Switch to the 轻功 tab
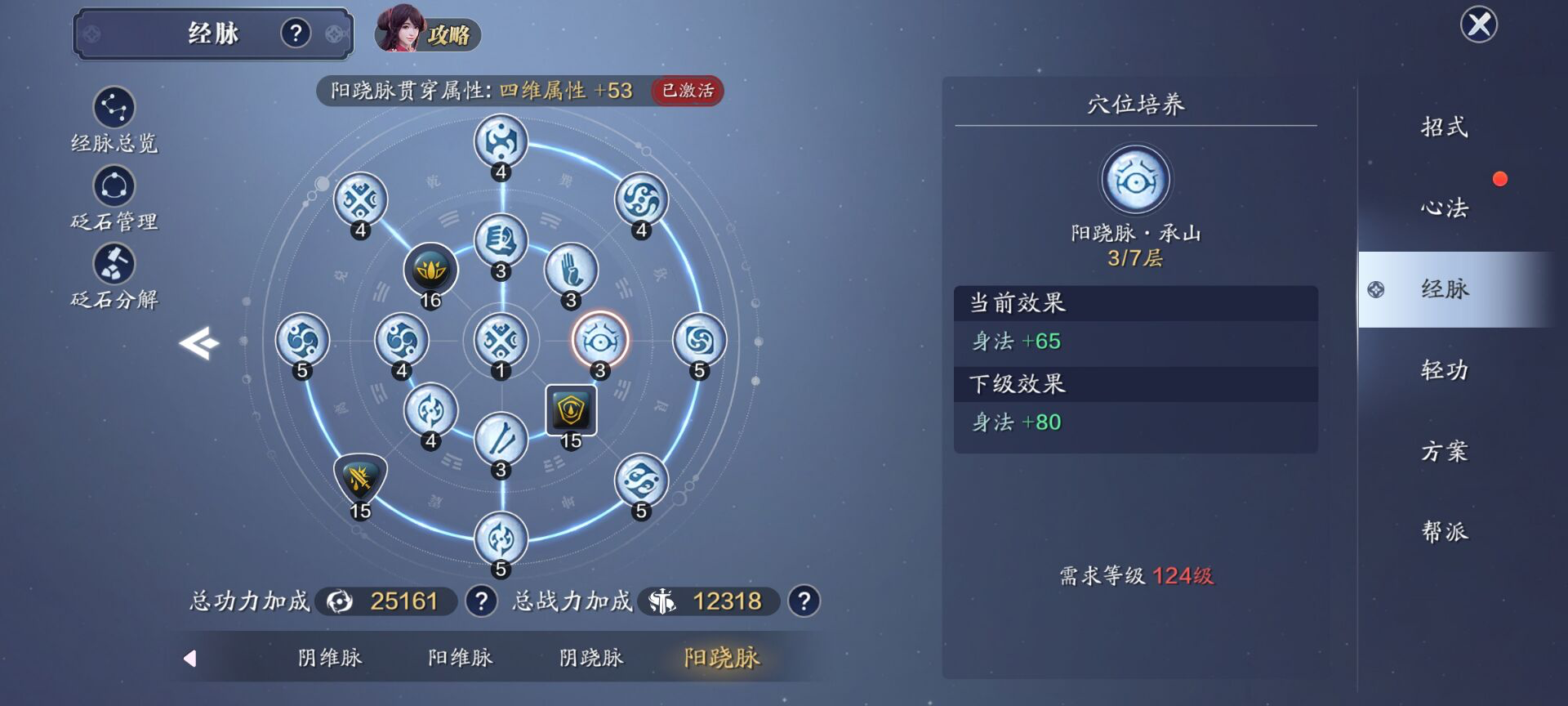The height and width of the screenshot is (706, 1568). (1444, 370)
